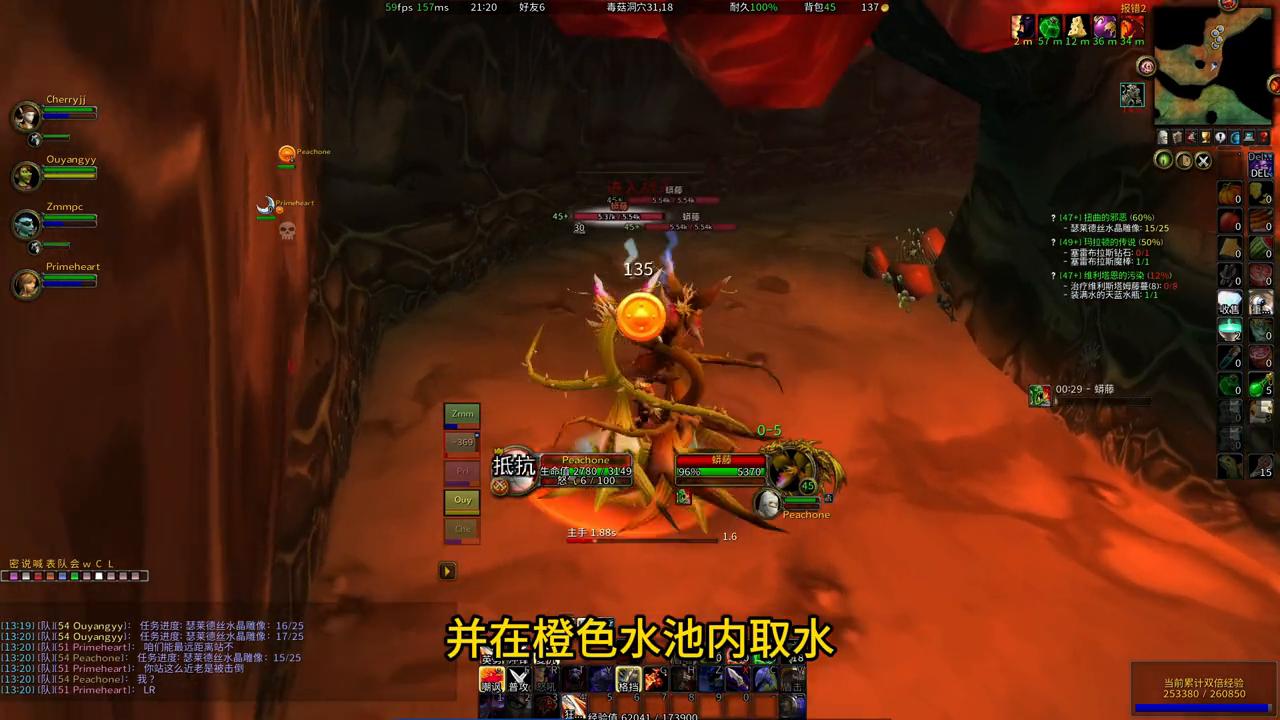
Task: Select the 表 chat tab
Action: [x=50, y=563]
